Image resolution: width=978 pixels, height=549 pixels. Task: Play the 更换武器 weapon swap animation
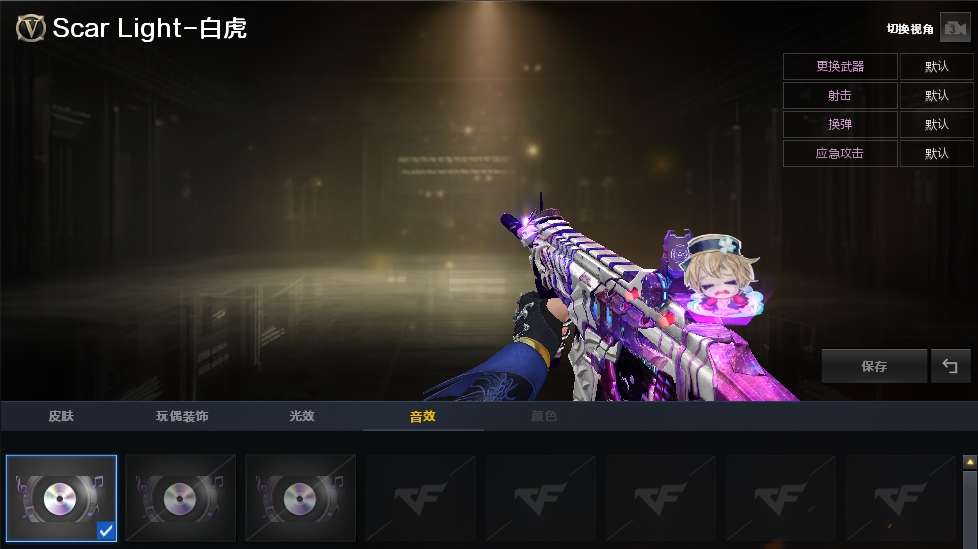pos(840,67)
